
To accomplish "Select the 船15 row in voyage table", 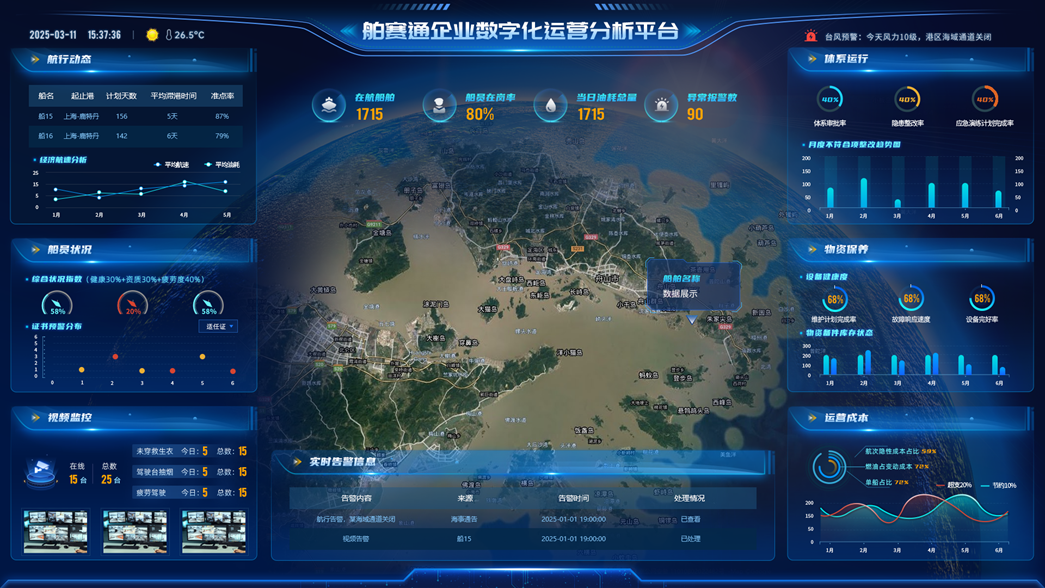I will 135,116.
